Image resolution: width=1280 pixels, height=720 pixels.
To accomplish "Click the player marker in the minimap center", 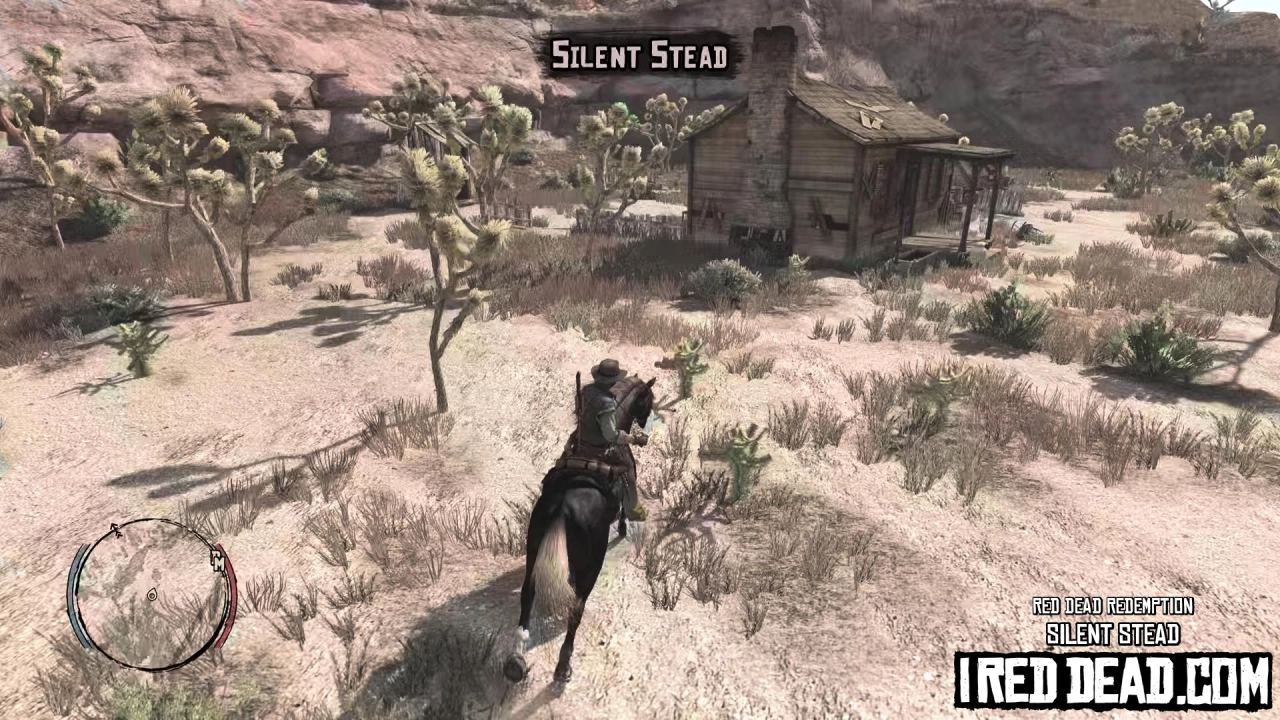I will point(152,595).
